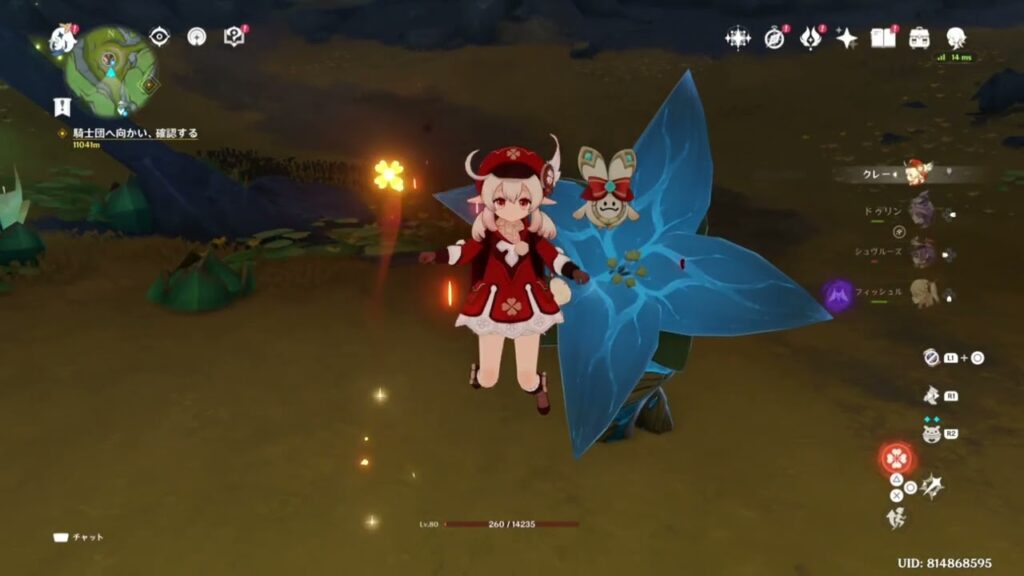Open the quest banner icon with exclamation mark
Image resolution: width=1024 pixels, height=576 pixels.
point(62,106)
